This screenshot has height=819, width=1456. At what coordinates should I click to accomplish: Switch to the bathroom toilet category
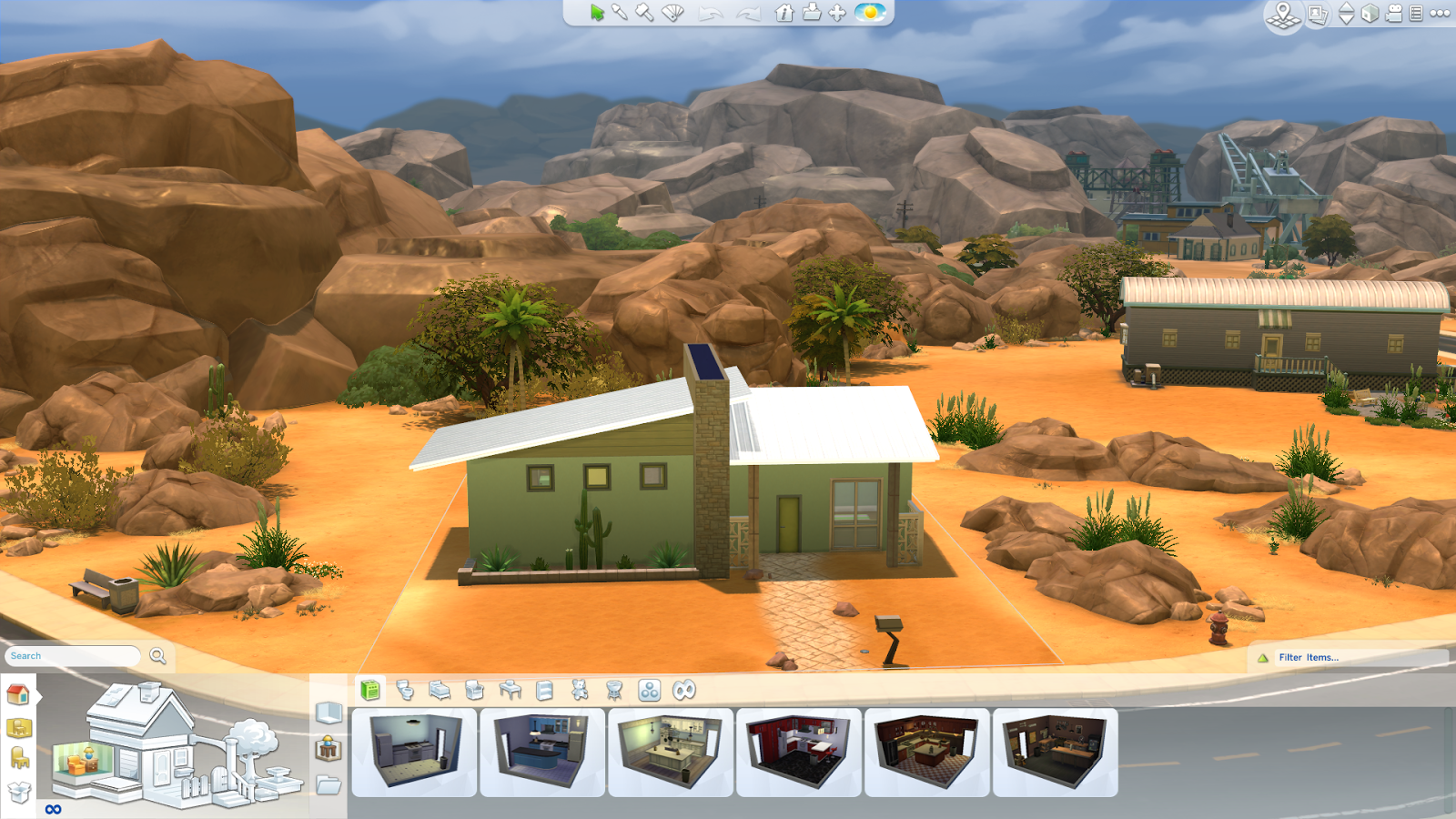405,691
